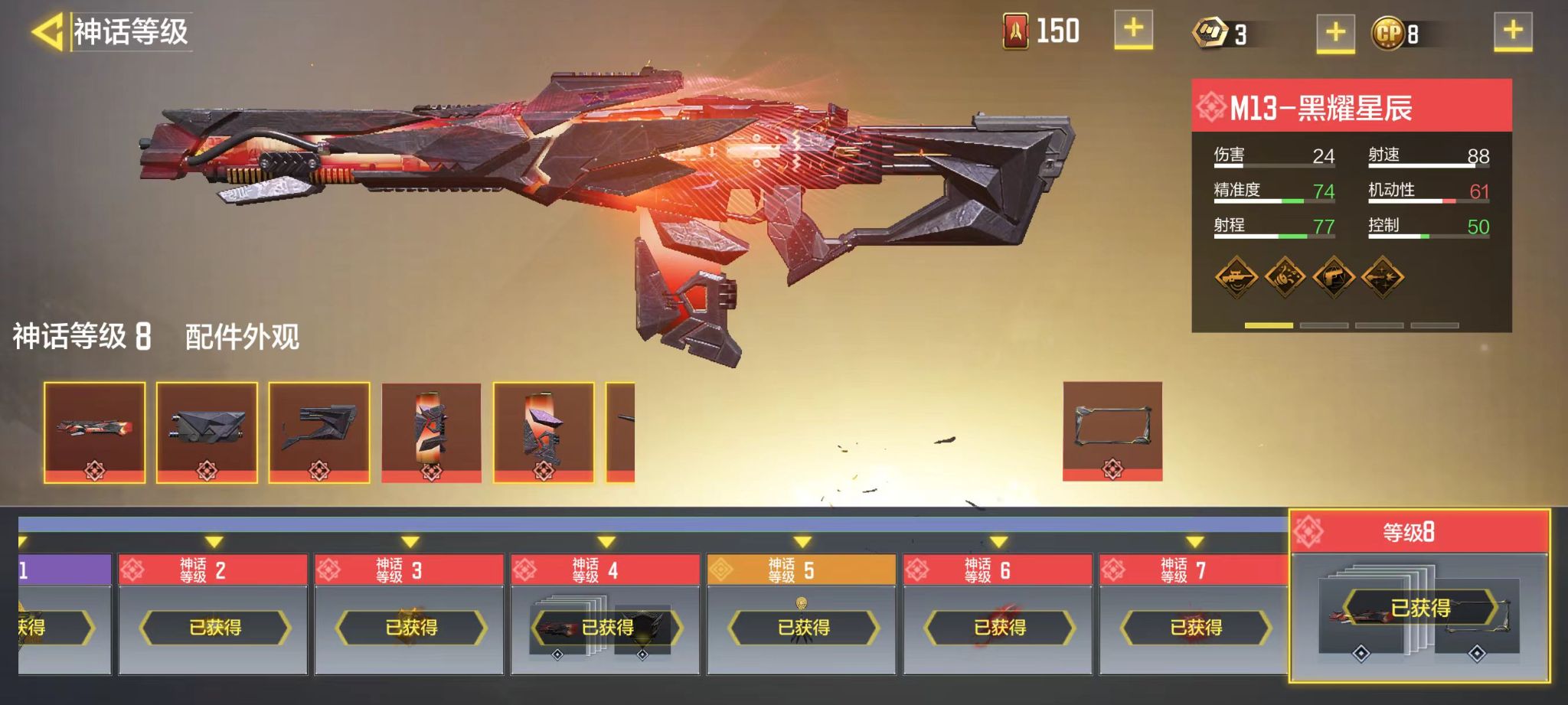This screenshot has width=1568, height=705.
Task: Select the highlighted 等级8 reward tile
Action: (1420, 596)
